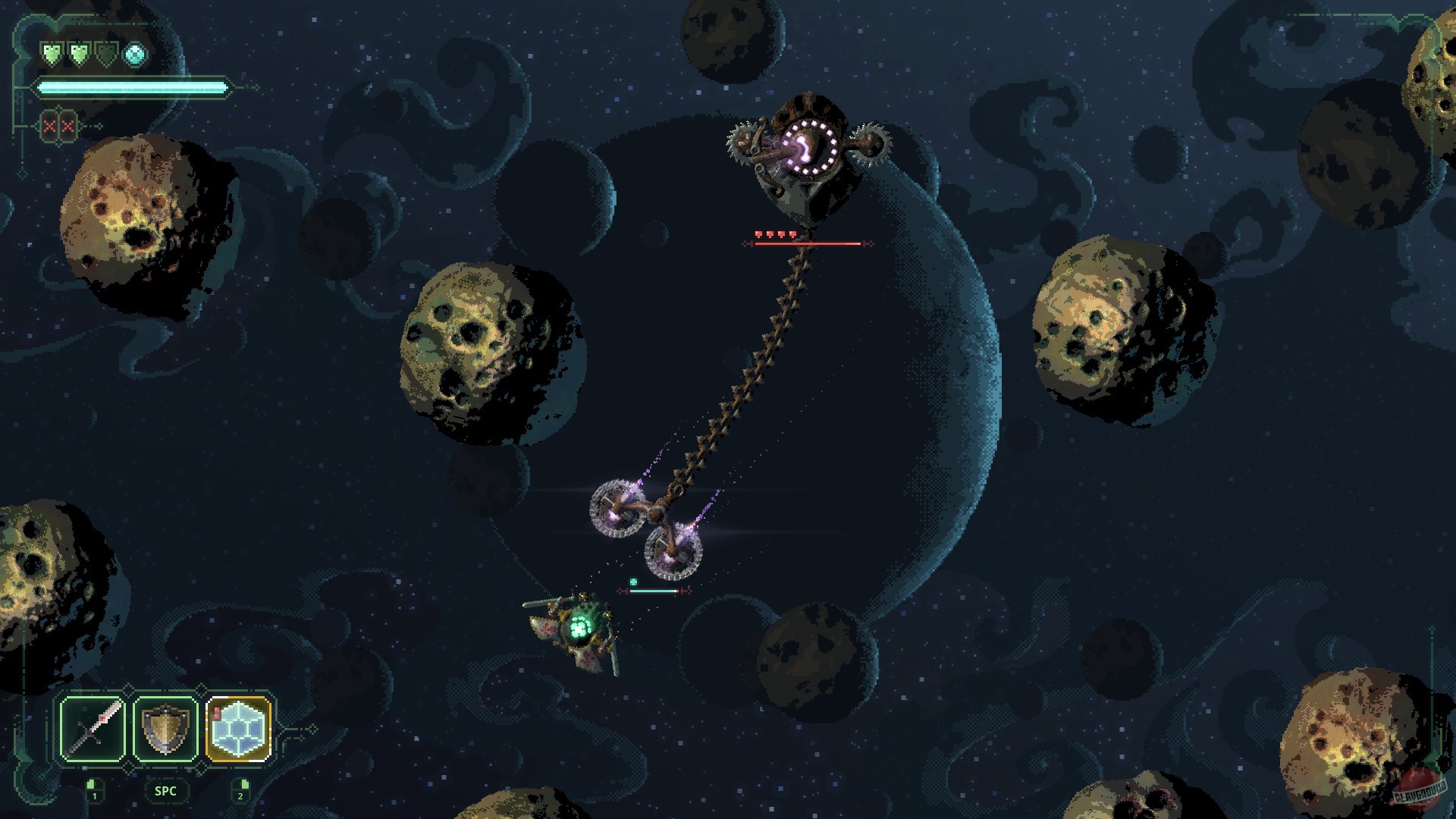The width and height of the screenshot is (1456, 819).
Task: Click the mouse button 2 binding indicator
Action: click(x=240, y=789)
